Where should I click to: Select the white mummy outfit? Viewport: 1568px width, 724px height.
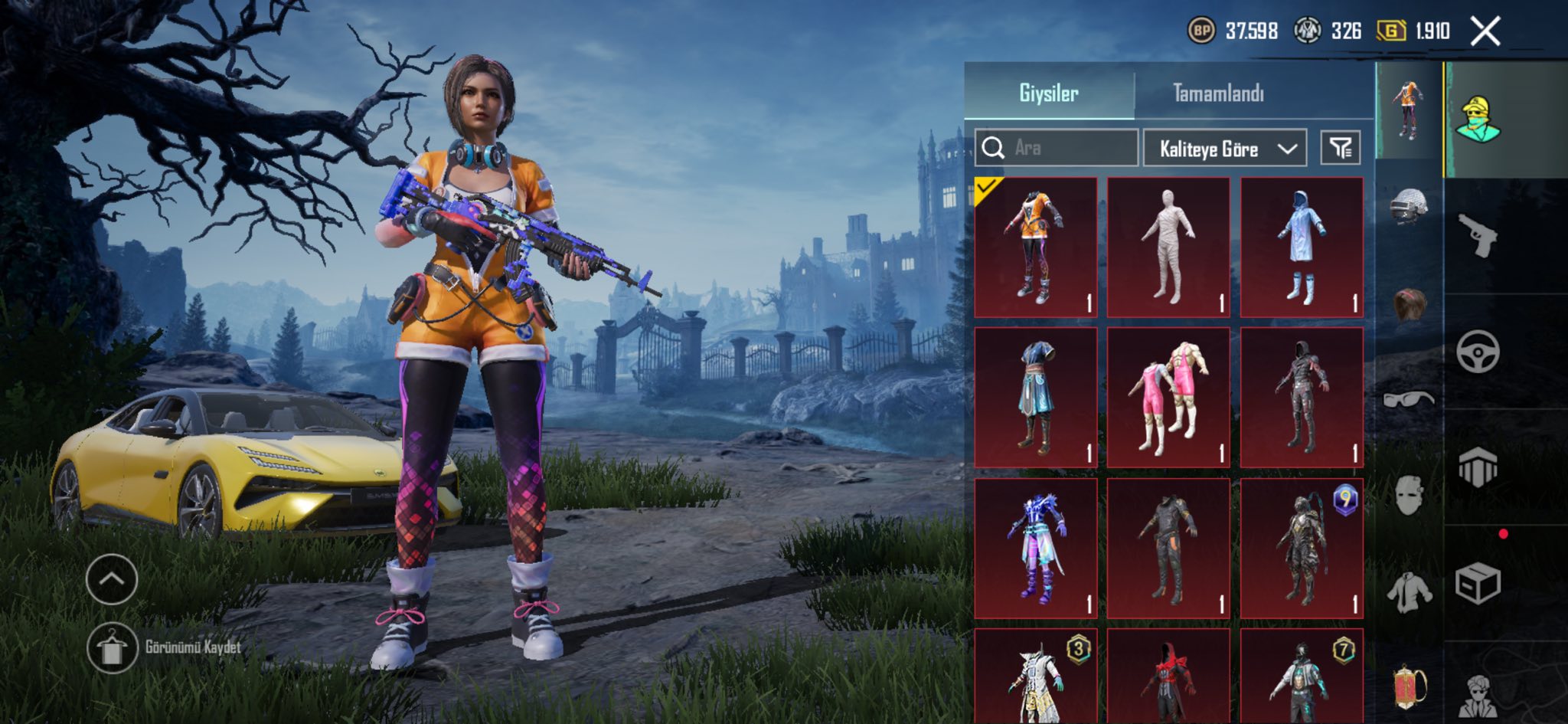tap(1168, 247)
